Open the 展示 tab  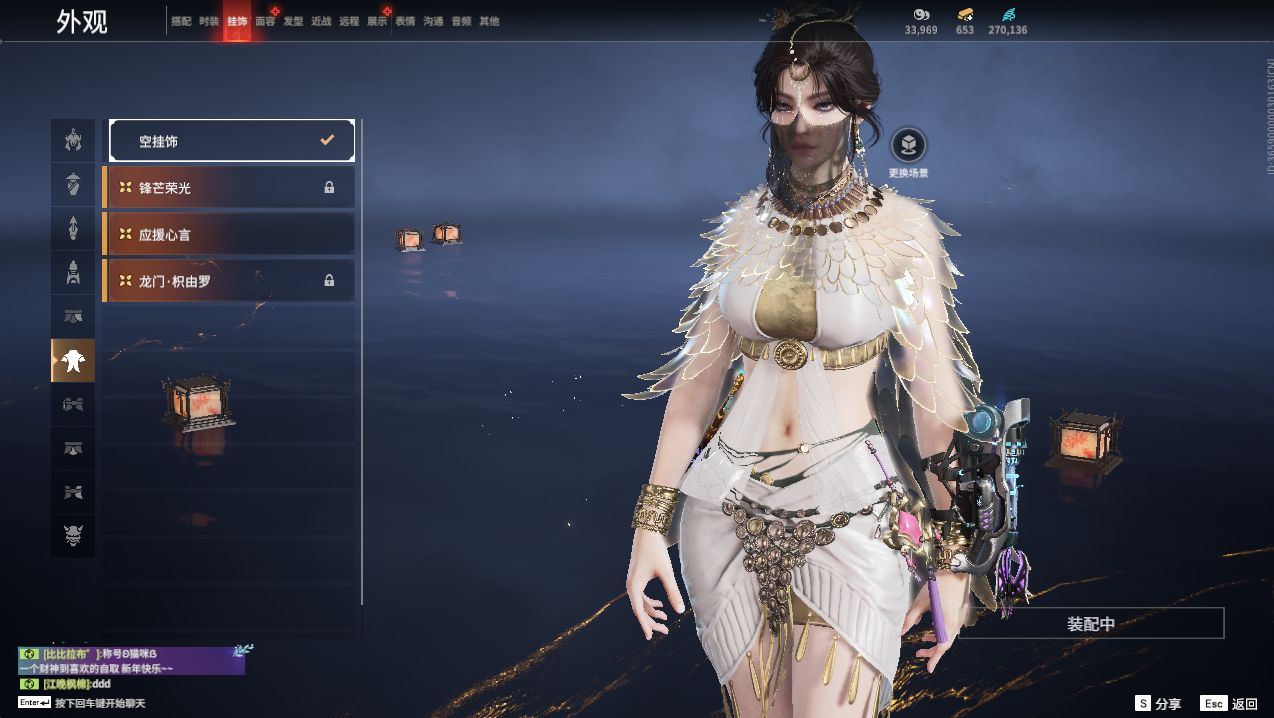coord(377,21)
